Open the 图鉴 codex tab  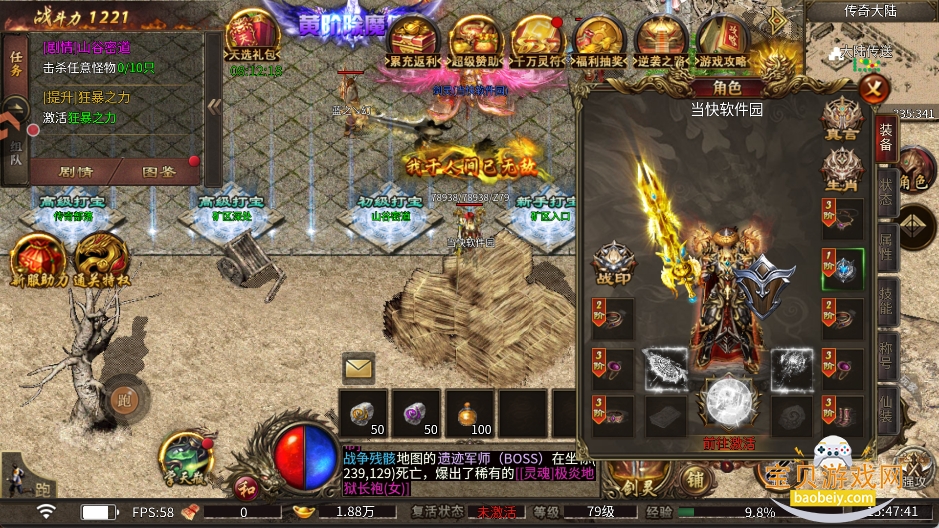158,171
